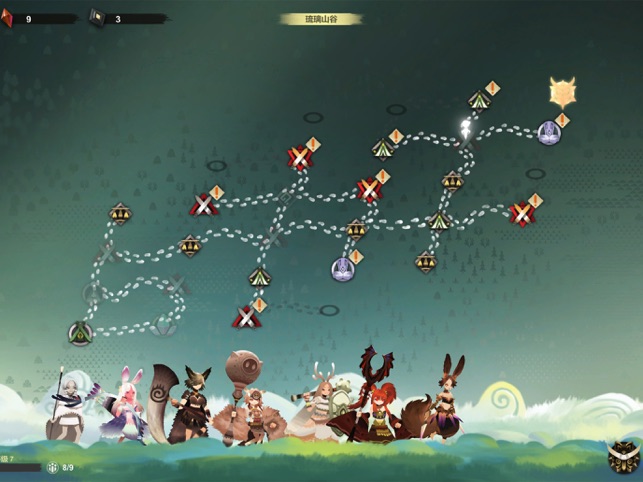Open the owl emblem menu
The image size is (643, 482).
pyautogui.click(x=623, y=458)
